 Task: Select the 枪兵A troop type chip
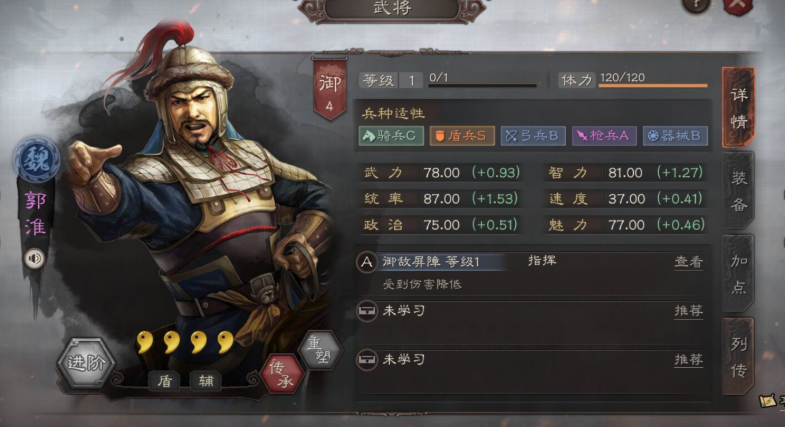point(604,135)
